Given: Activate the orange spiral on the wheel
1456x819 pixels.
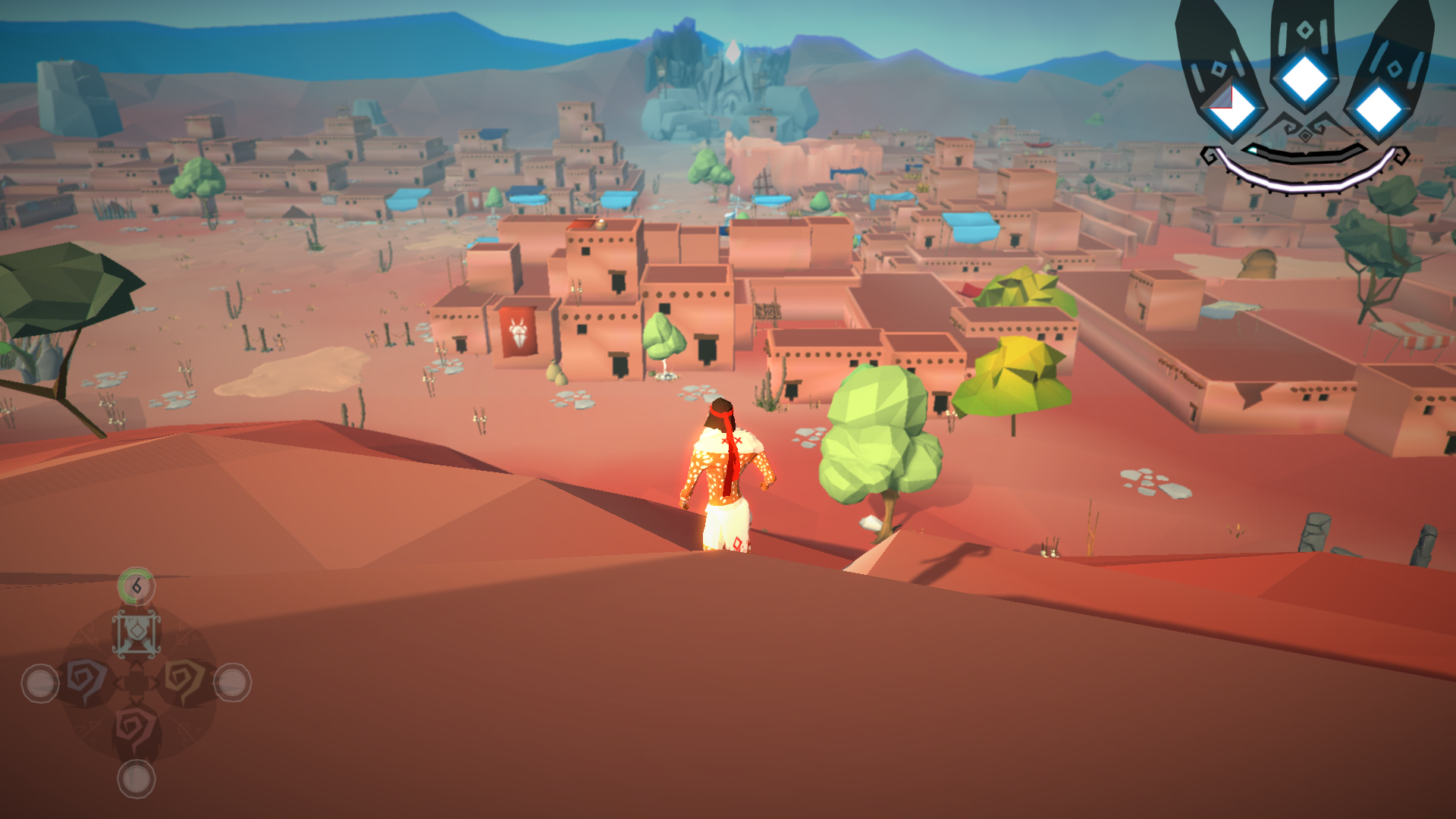Looking at the screenshot, I should pyautogui.click(x=184, y=680).
